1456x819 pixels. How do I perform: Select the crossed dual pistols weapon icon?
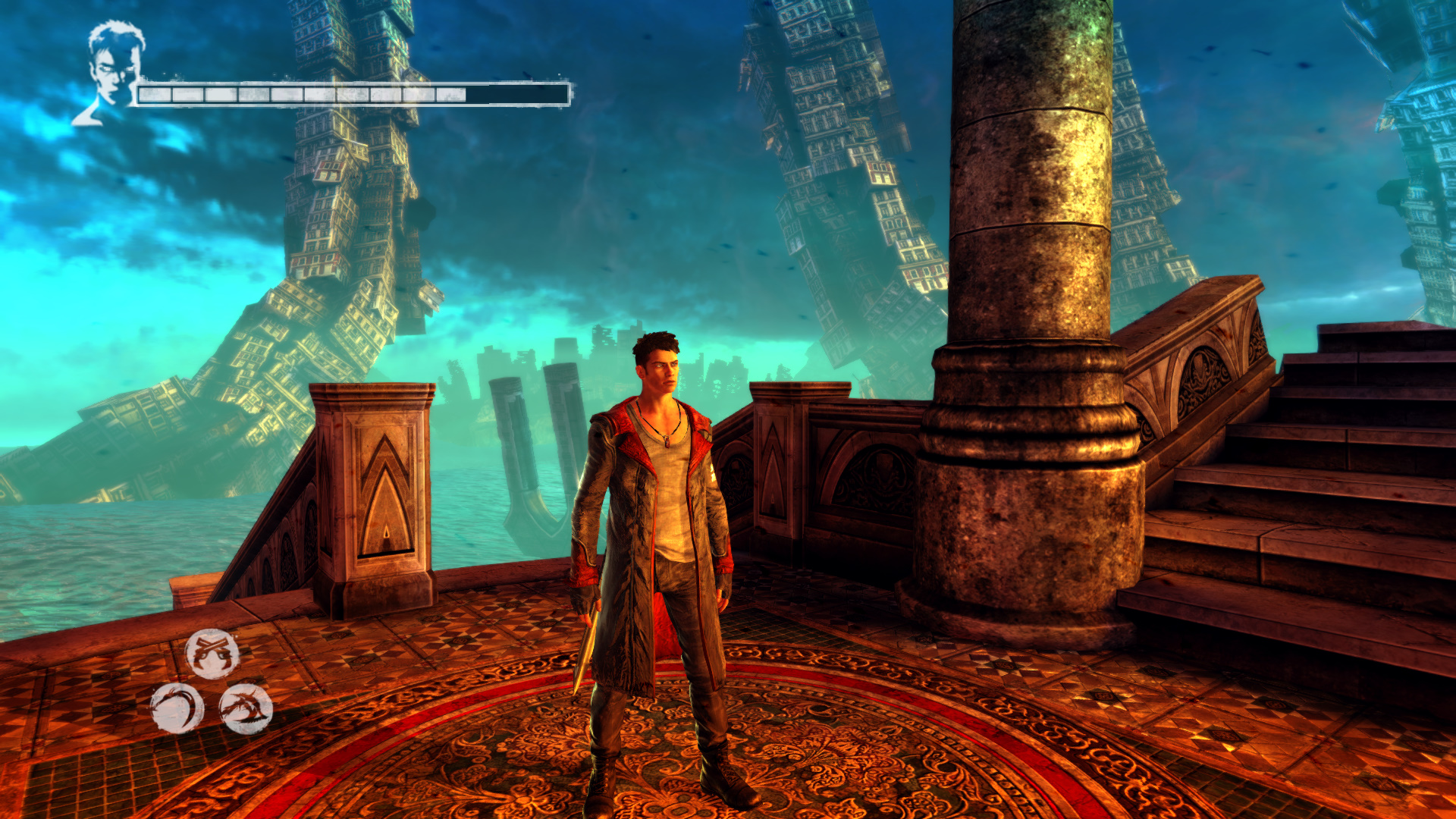point(212,654)
